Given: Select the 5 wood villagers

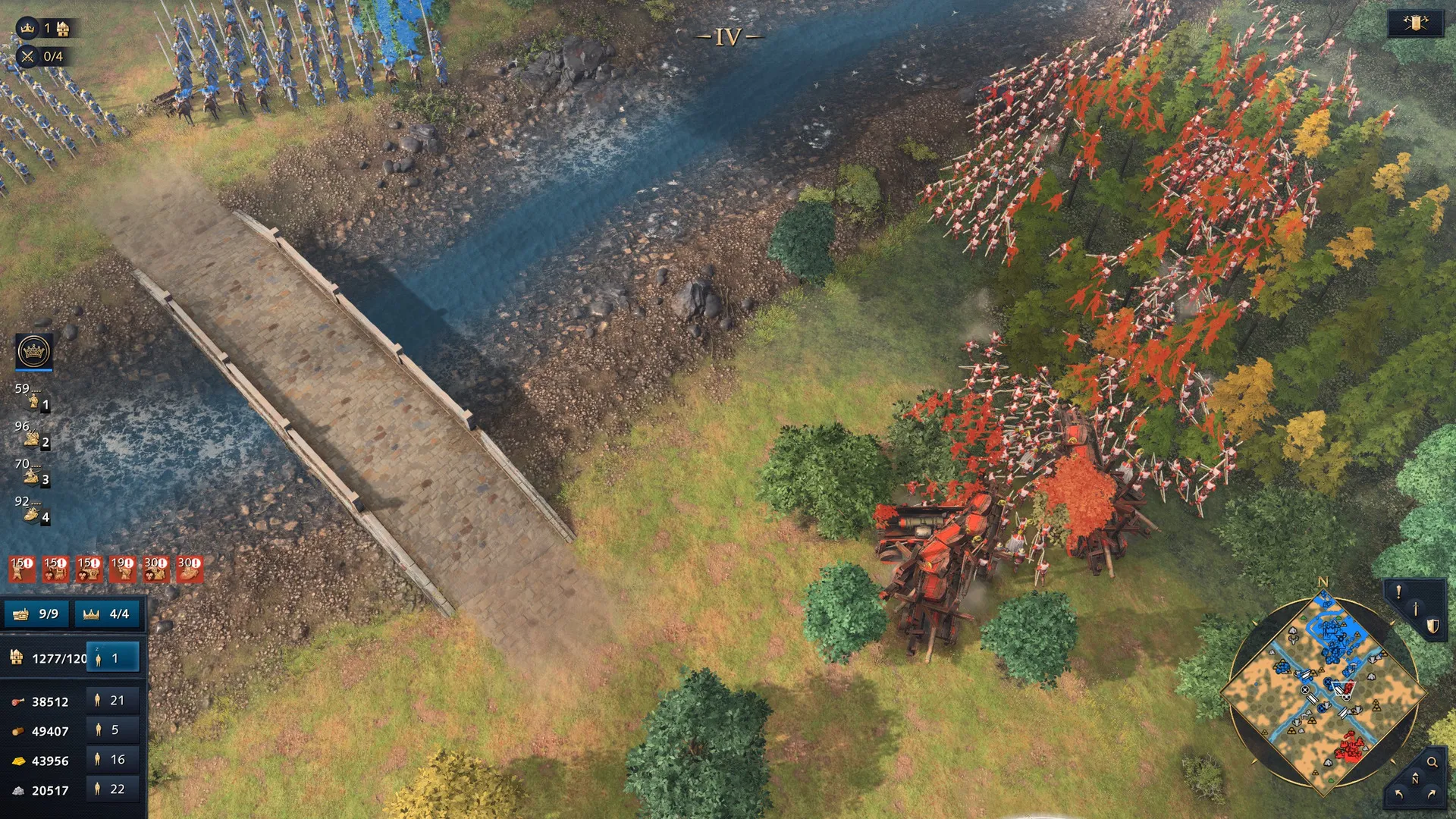Looking at the screenshot, I should click(x=112, y=730).
